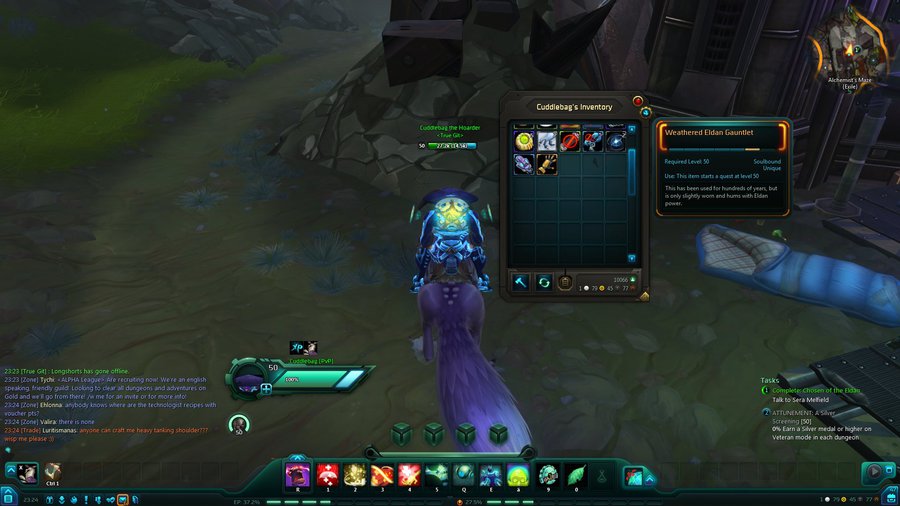Open the highlighted mail icon in the menu bar

tap(122, 498)
